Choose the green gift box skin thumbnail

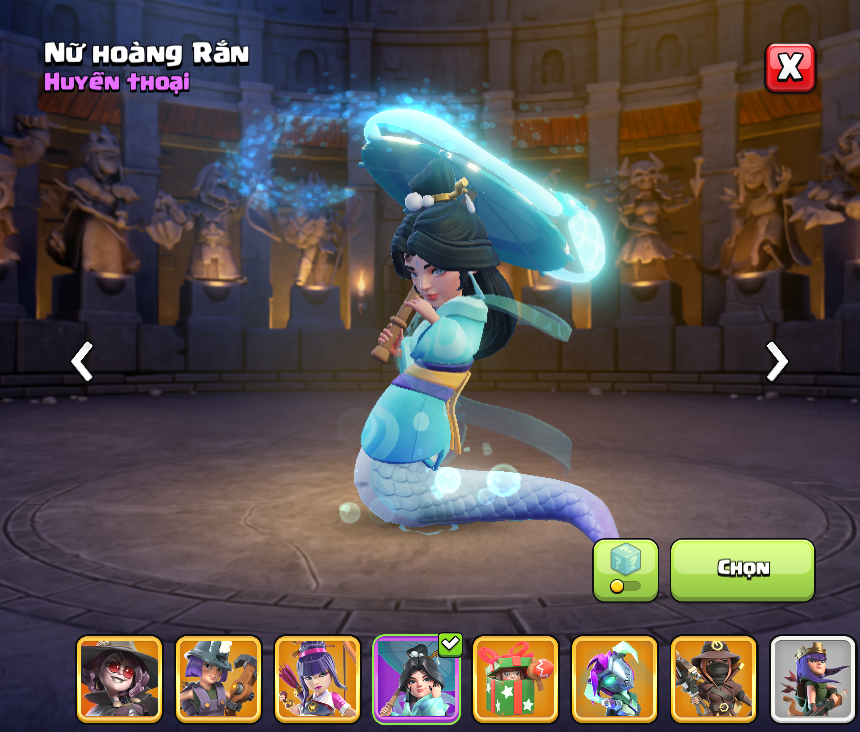(x=515, y=679)
